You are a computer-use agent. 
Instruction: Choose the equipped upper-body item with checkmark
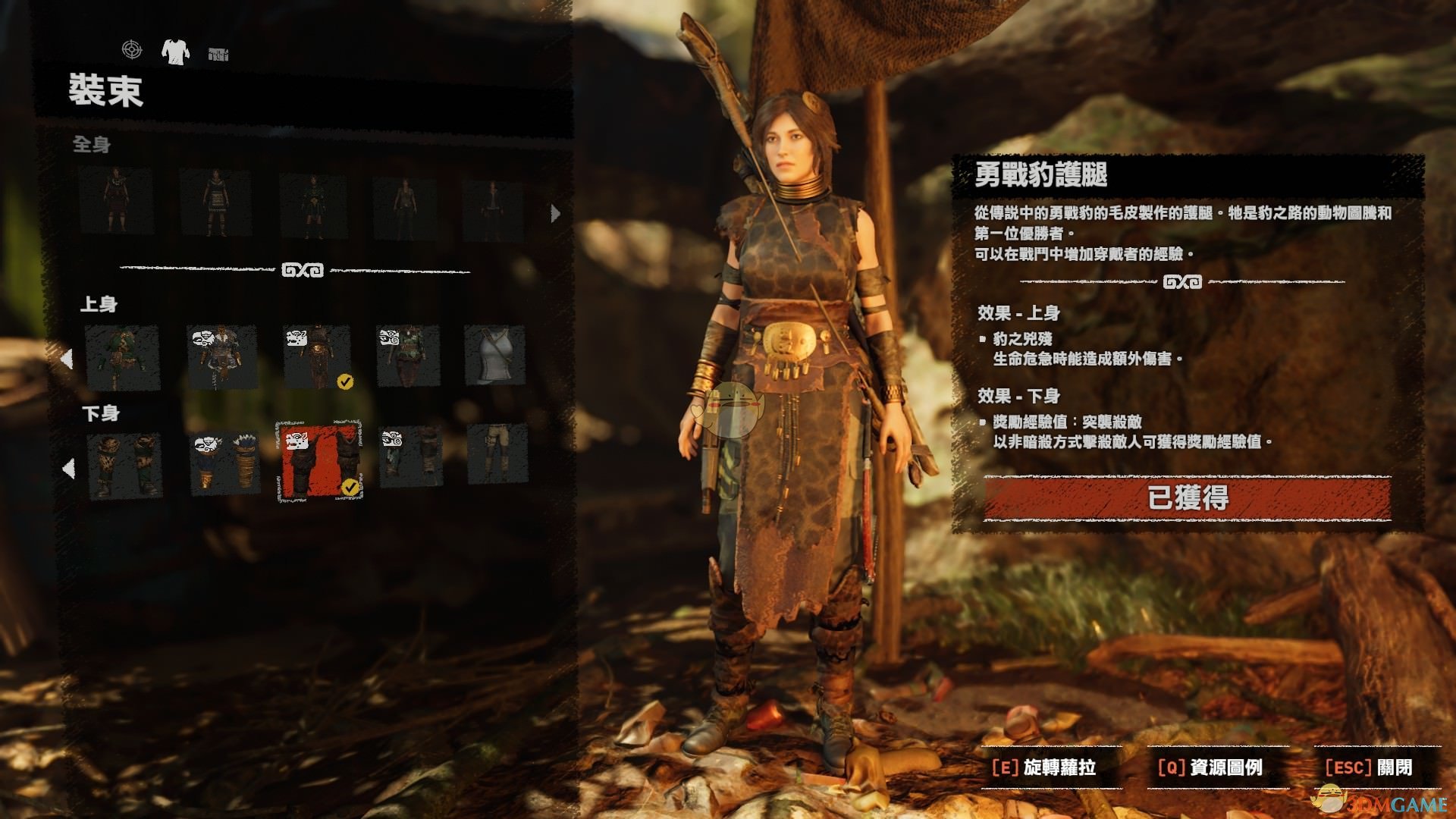(x=318, y=358)
